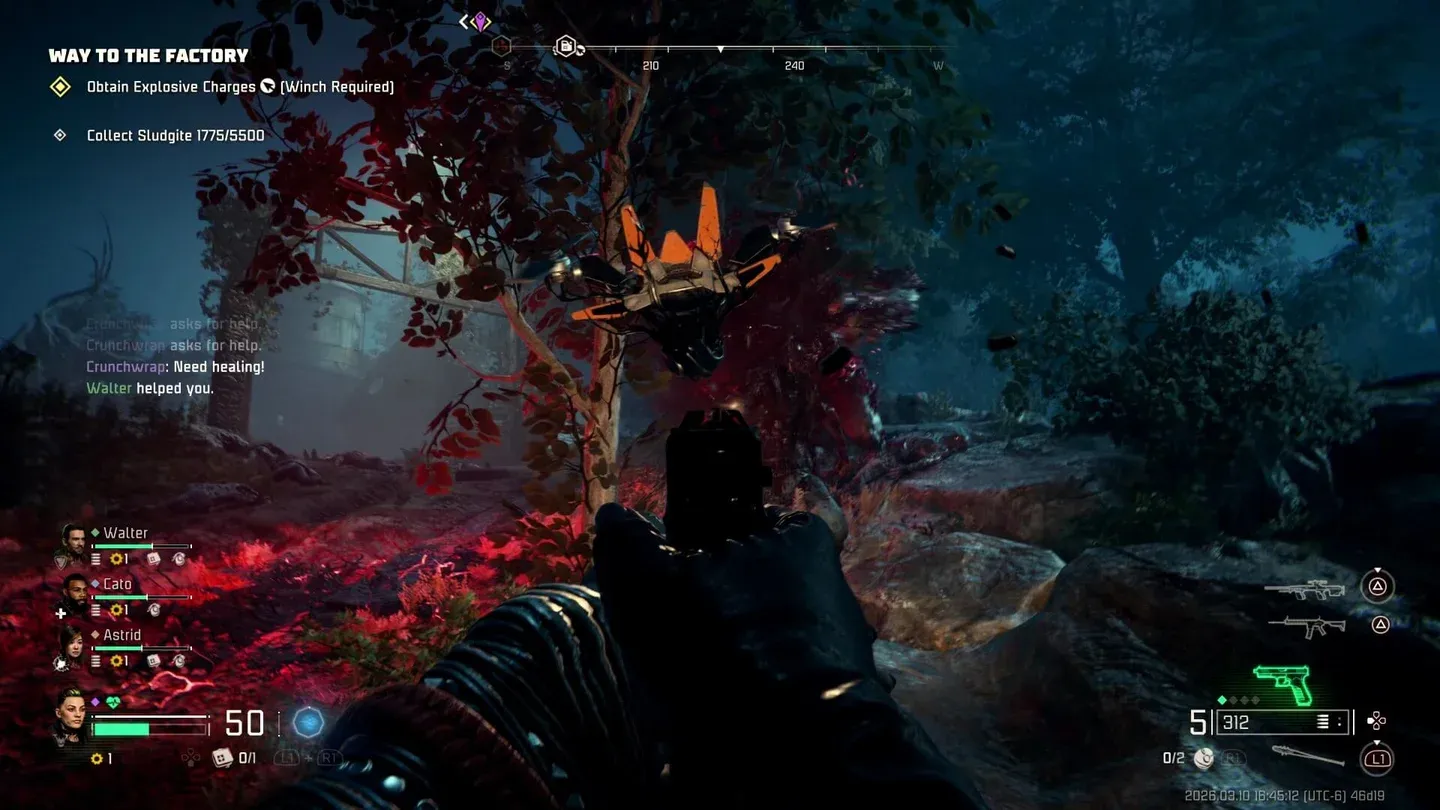1440x810 pixels.
Task: Click the purple waypoint marker on compass
Action: point(481,21)
